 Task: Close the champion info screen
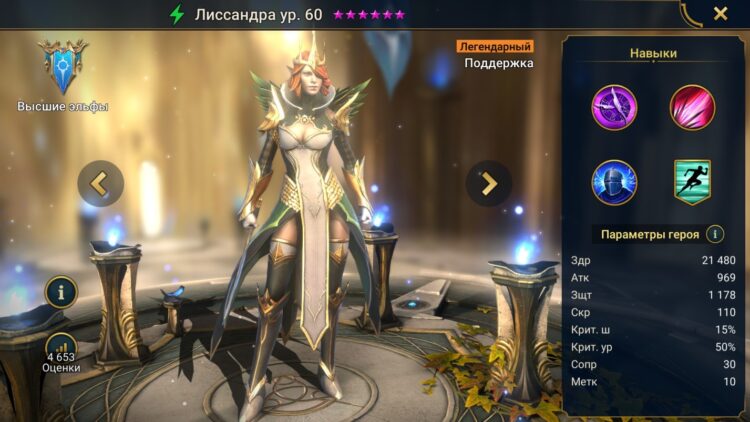720,14
